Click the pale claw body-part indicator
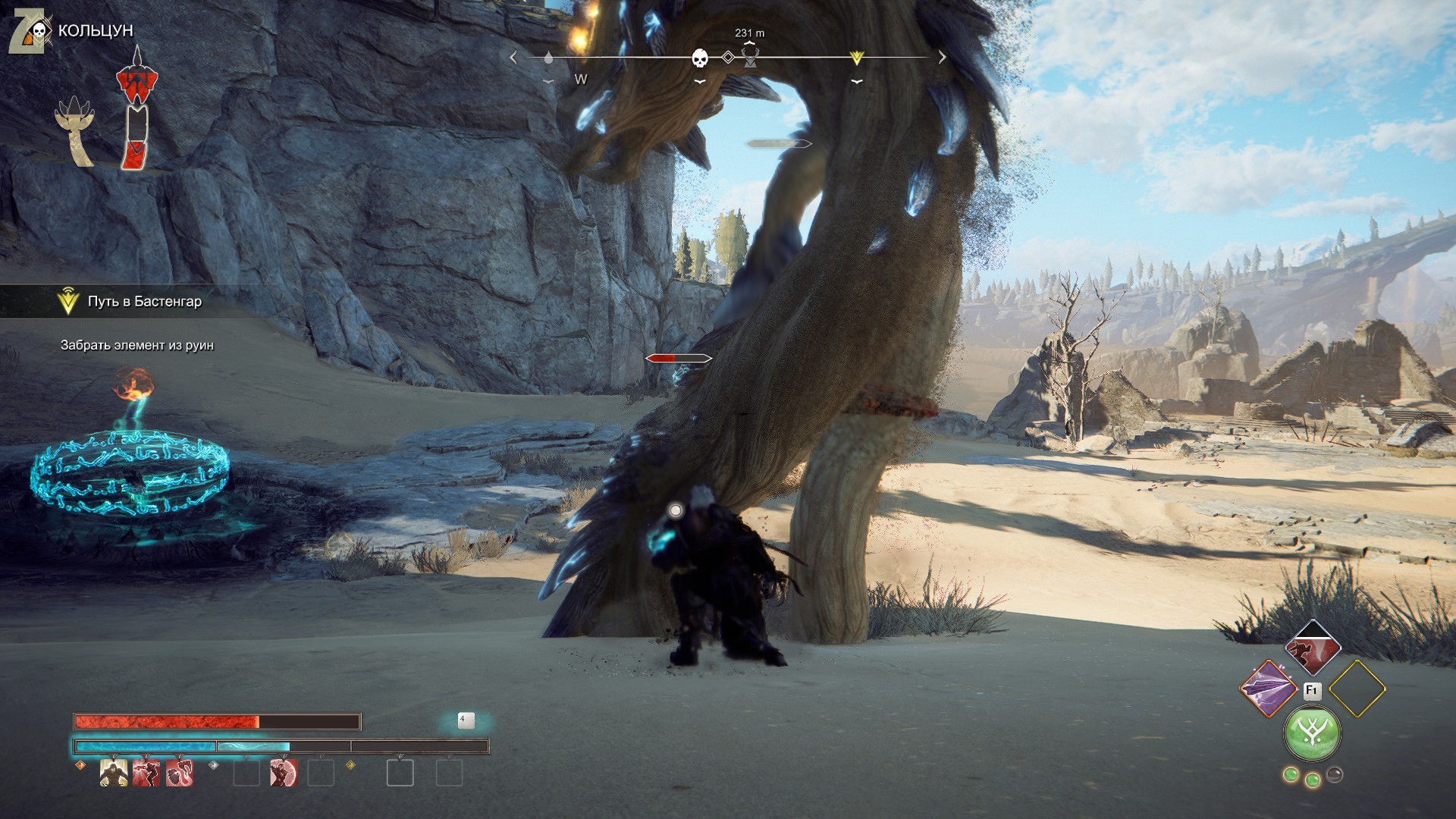 click(x=75, y=130)
